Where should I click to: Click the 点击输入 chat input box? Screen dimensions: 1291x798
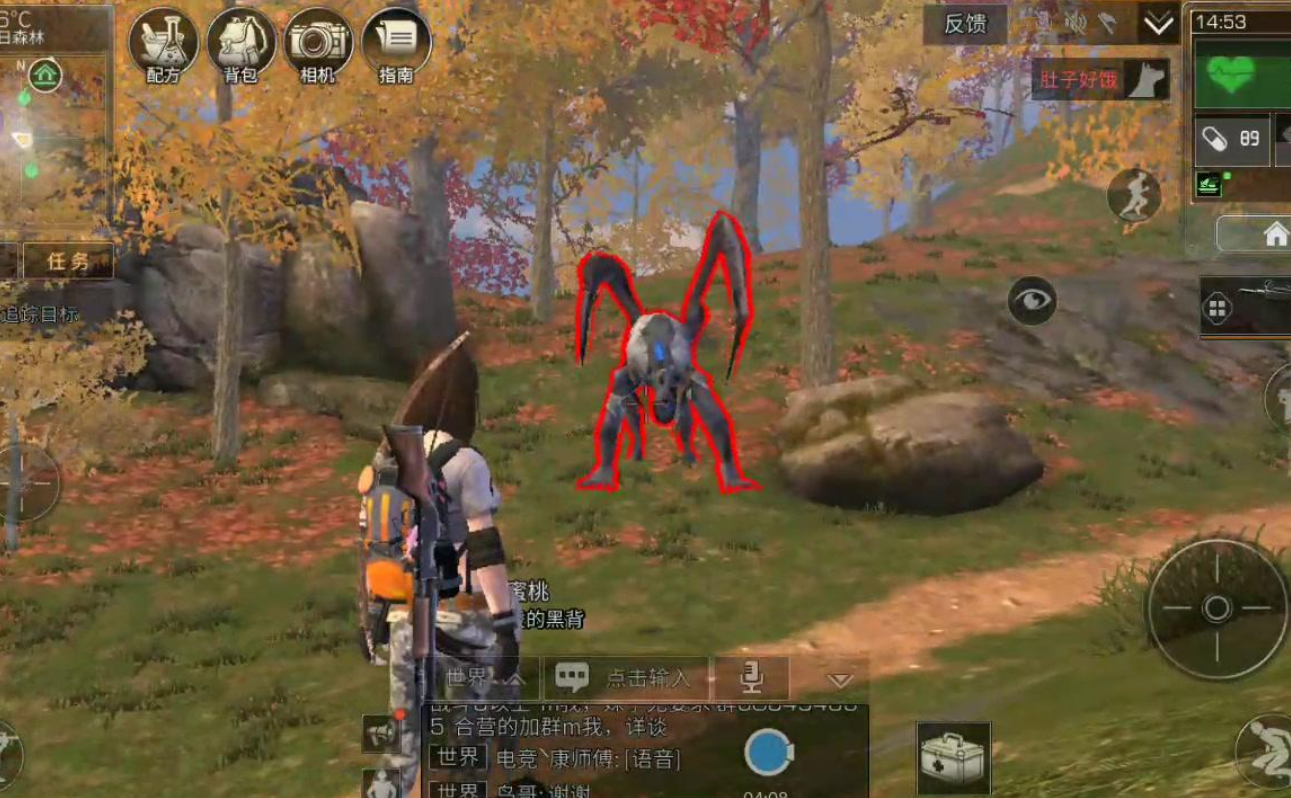tap(627, 679)
